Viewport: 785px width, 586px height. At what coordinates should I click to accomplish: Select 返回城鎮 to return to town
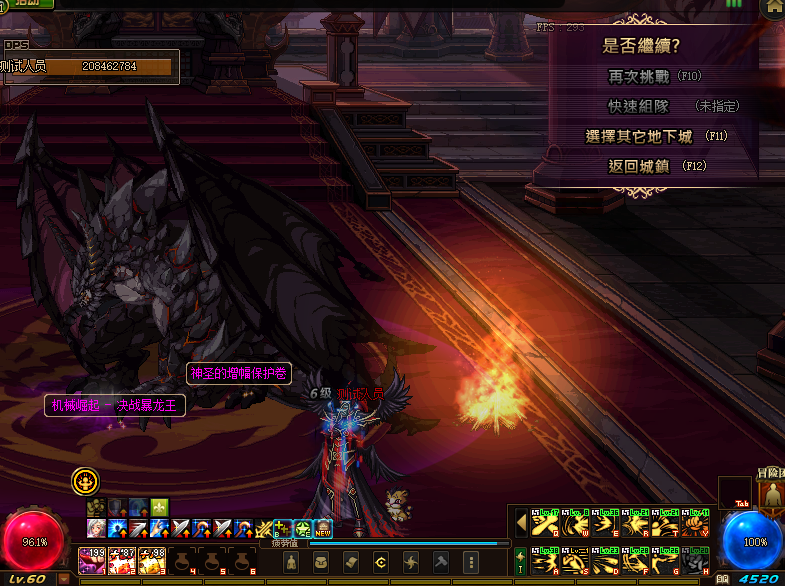pos(638,166)
